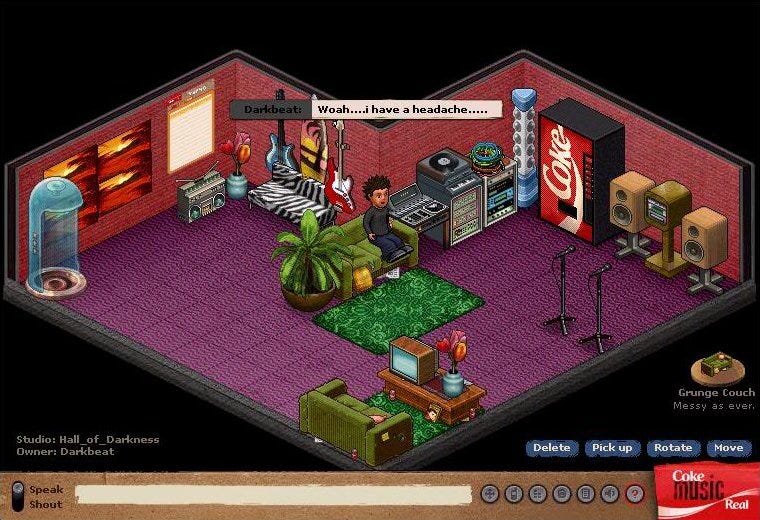Image resolution: width=760 pixels, height=520 pixels.
Task: Open the grid-dots toolbar icon
Action: click(537, 493)
